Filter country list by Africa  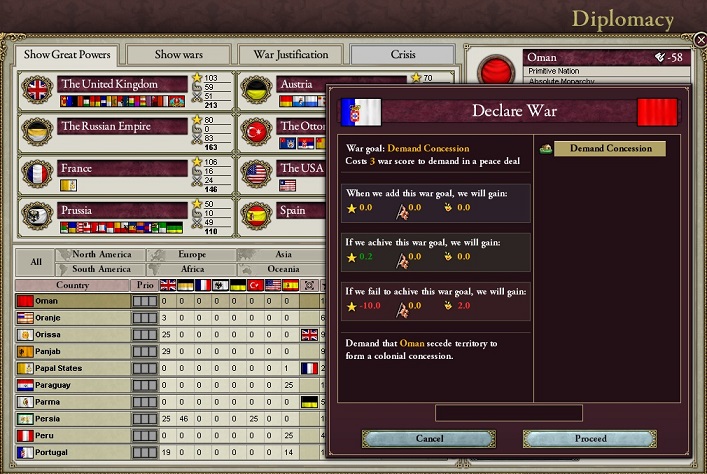[x=191, y=269]
